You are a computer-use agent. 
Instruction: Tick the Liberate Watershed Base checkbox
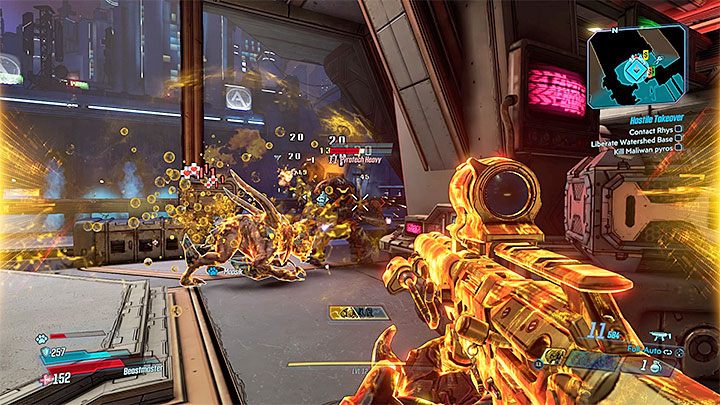(x=678, y=138)
